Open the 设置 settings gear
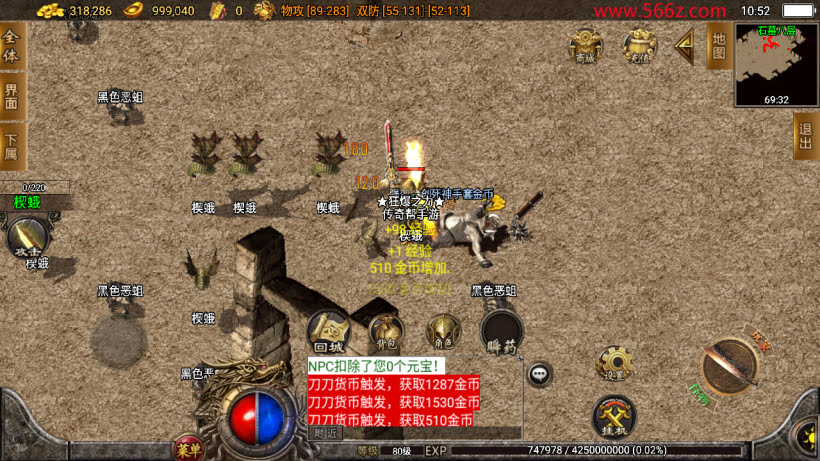The height and width of the screenshot is (461, 820). click(614, 363)
